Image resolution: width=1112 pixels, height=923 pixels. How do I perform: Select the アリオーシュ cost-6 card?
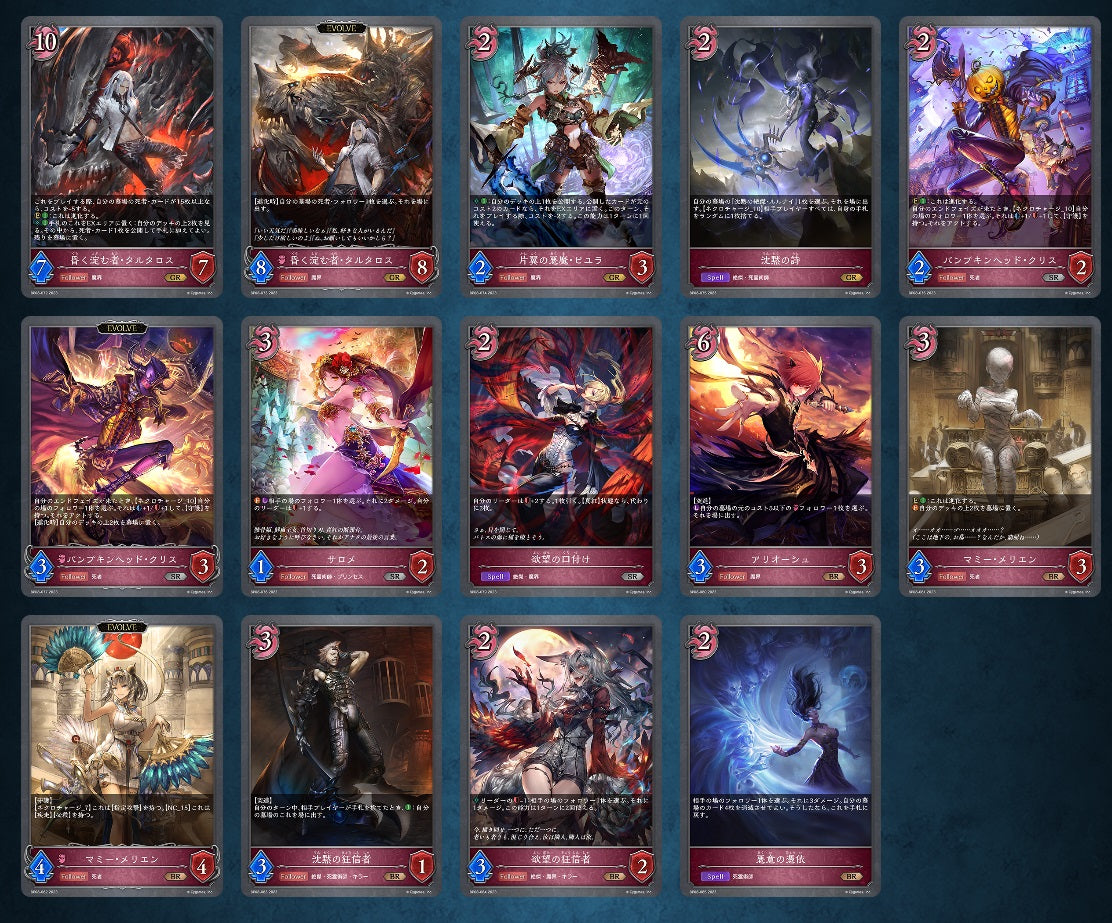(x=780, y=457)
